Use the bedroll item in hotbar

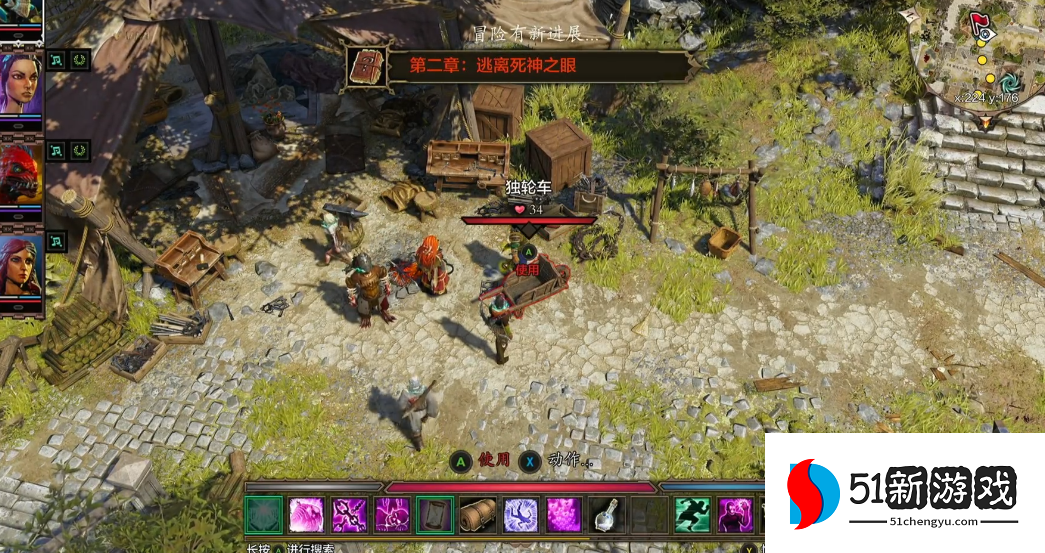pyautogui.click(x=478, y=515)
